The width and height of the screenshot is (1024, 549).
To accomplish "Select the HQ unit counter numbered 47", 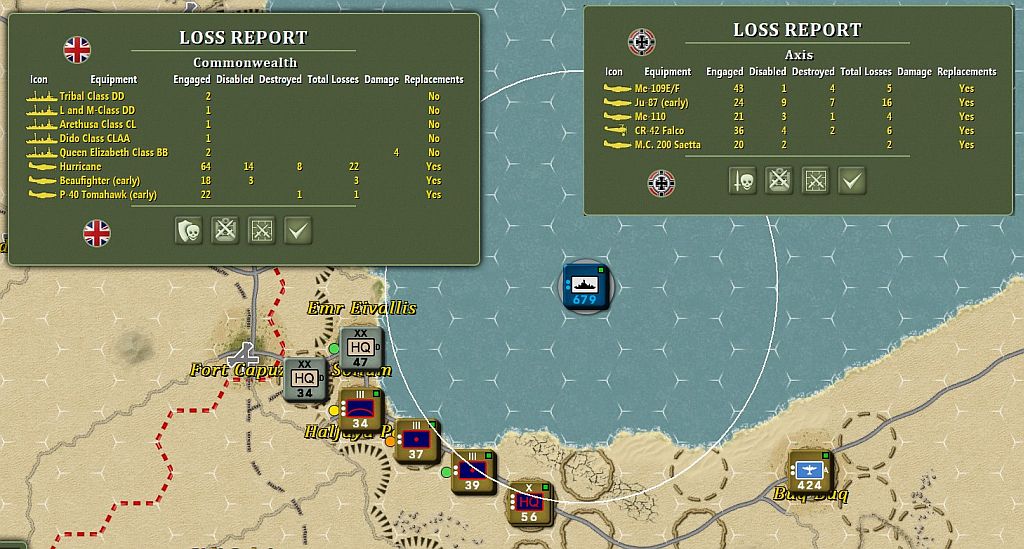I will [x=362, y=349].
